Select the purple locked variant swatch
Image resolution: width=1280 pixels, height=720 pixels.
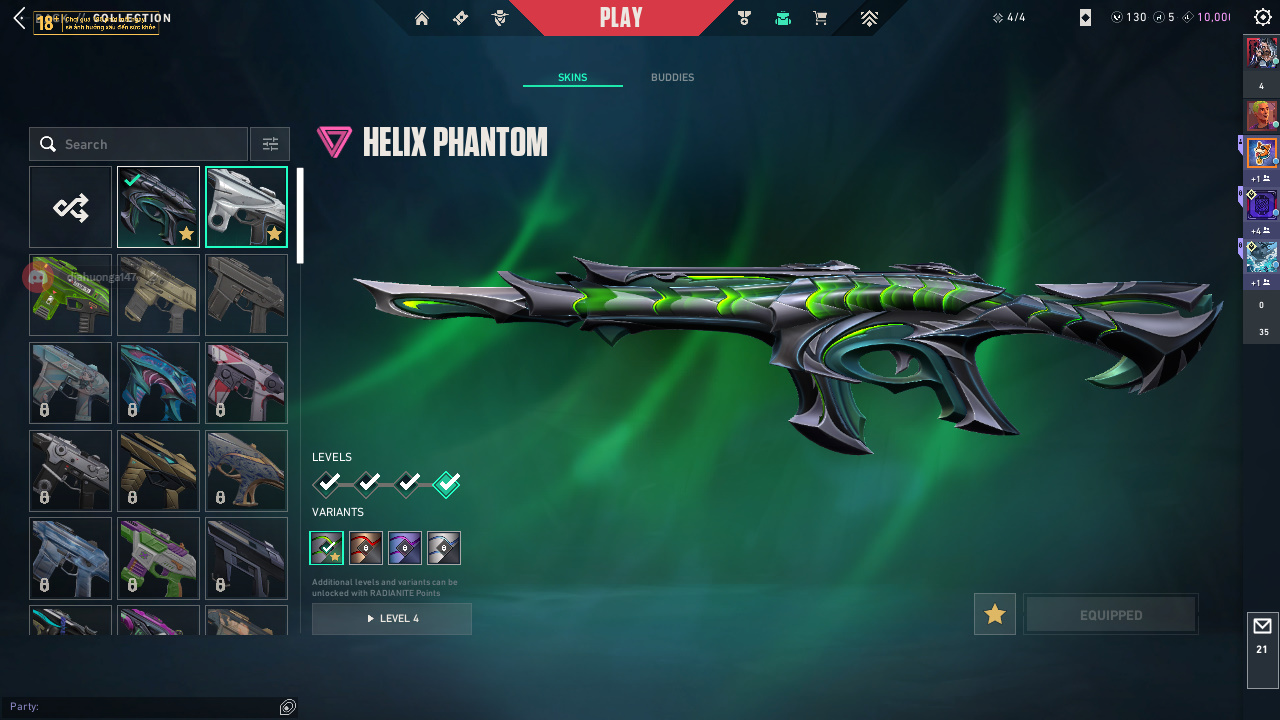[405, 548]
